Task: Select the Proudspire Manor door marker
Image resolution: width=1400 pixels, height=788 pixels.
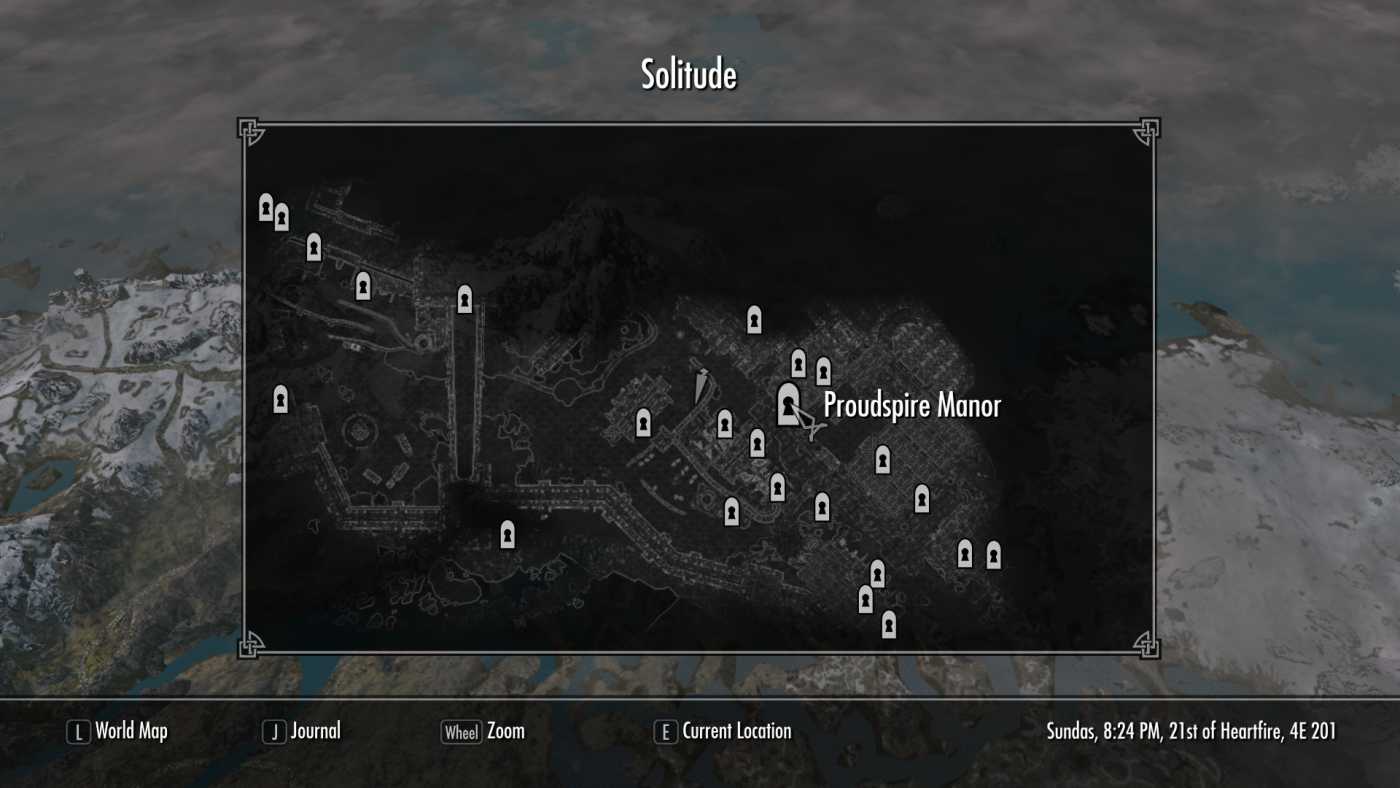Action: tap(787, 403)
